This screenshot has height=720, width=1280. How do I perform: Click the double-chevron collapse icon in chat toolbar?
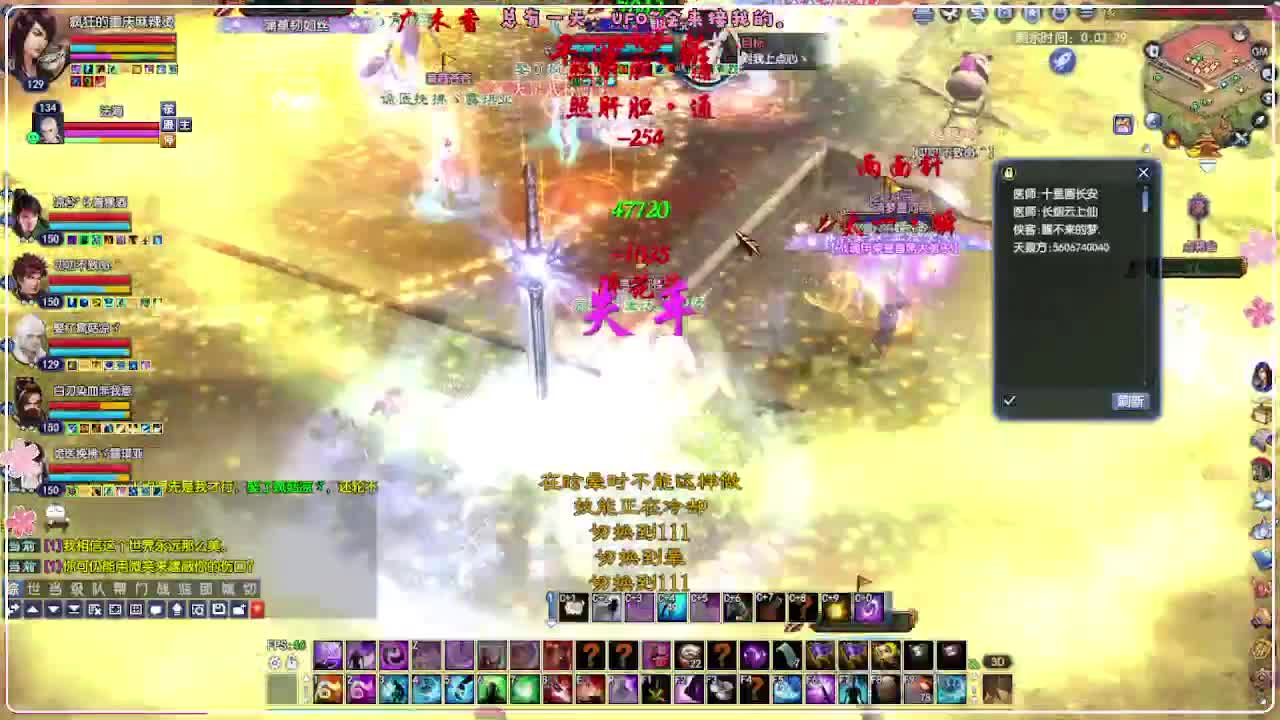point(73,610)
